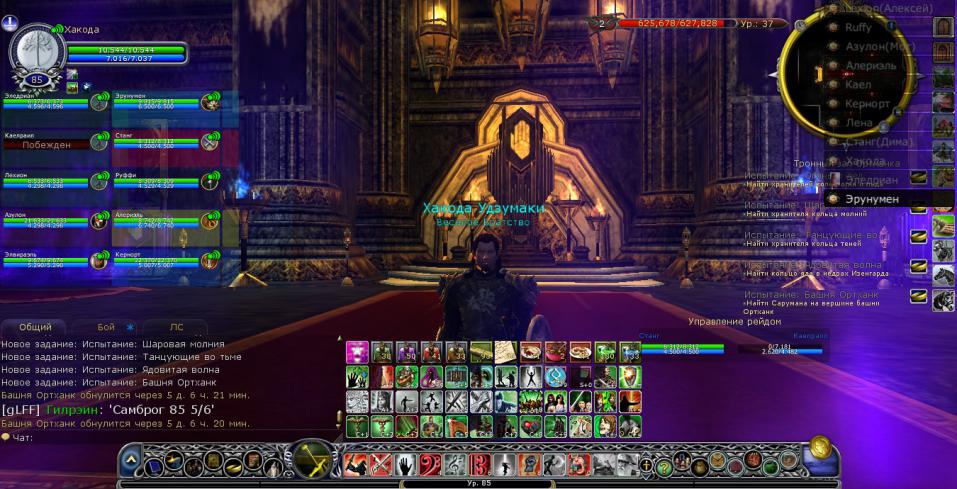Open the Бой chat tab
This screenshot has width=957, height=489.
pyautogui.click(x=107, y=327)
